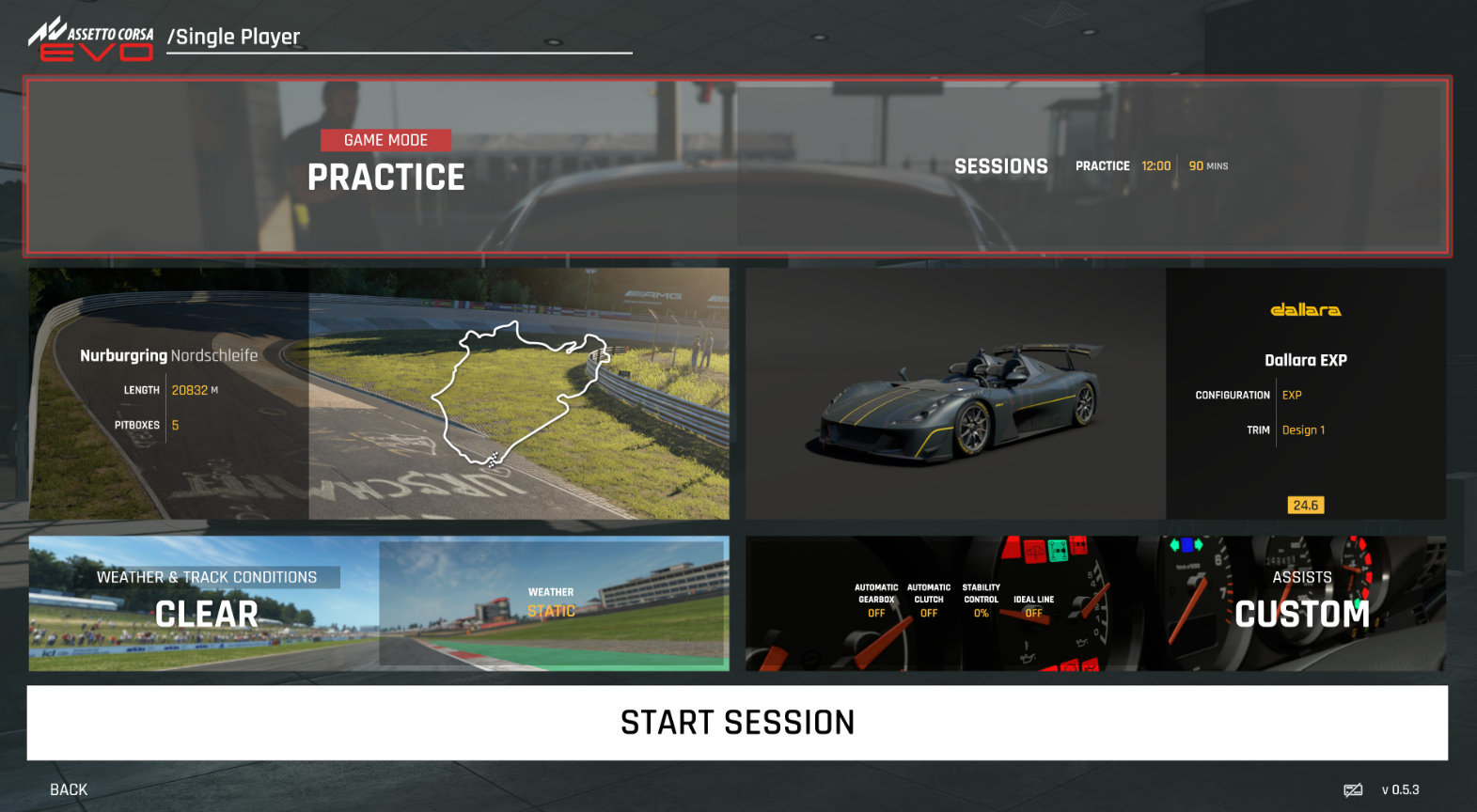
Task: Select the Nurburgring Nordschleife track tile
Action: pos(379,394)
